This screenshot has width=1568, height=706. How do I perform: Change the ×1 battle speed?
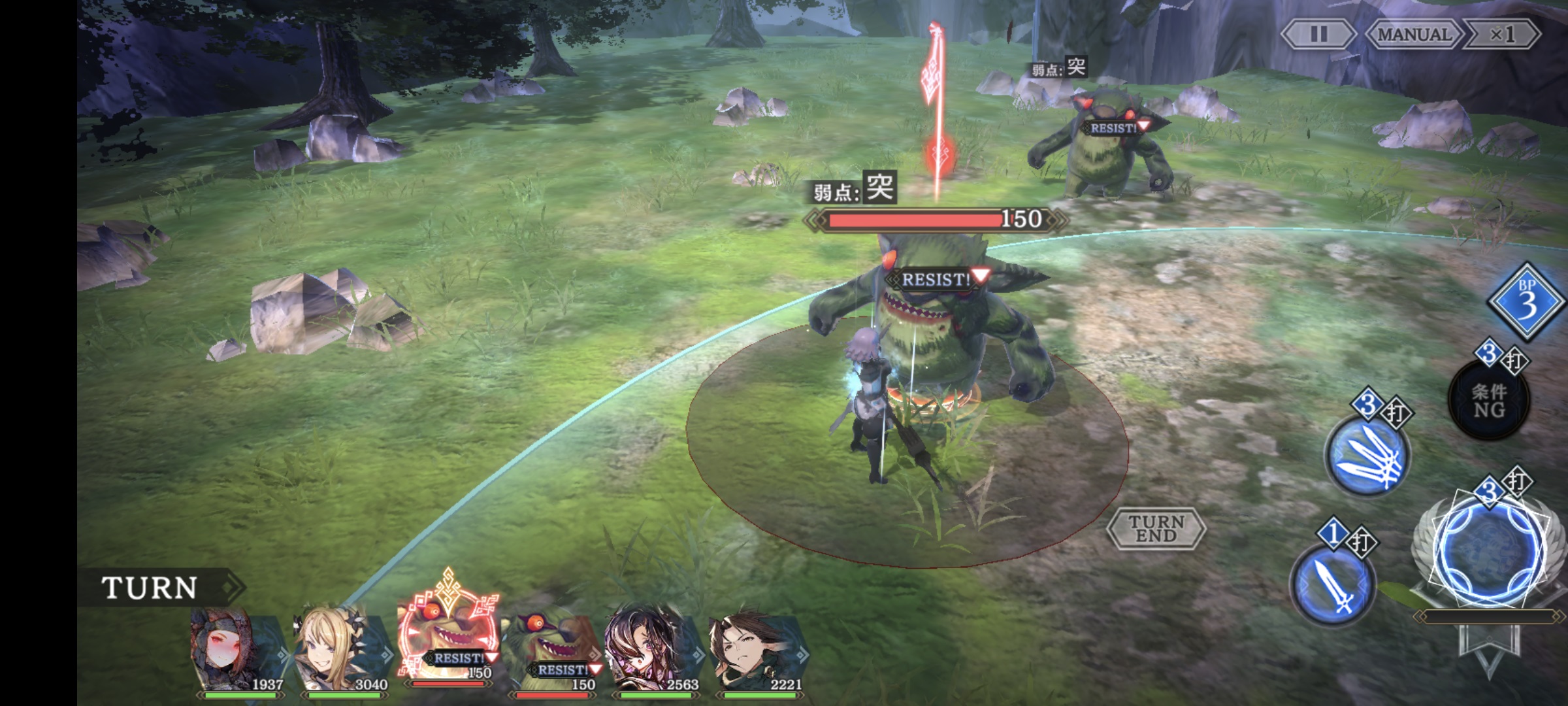click(1501, 34)
